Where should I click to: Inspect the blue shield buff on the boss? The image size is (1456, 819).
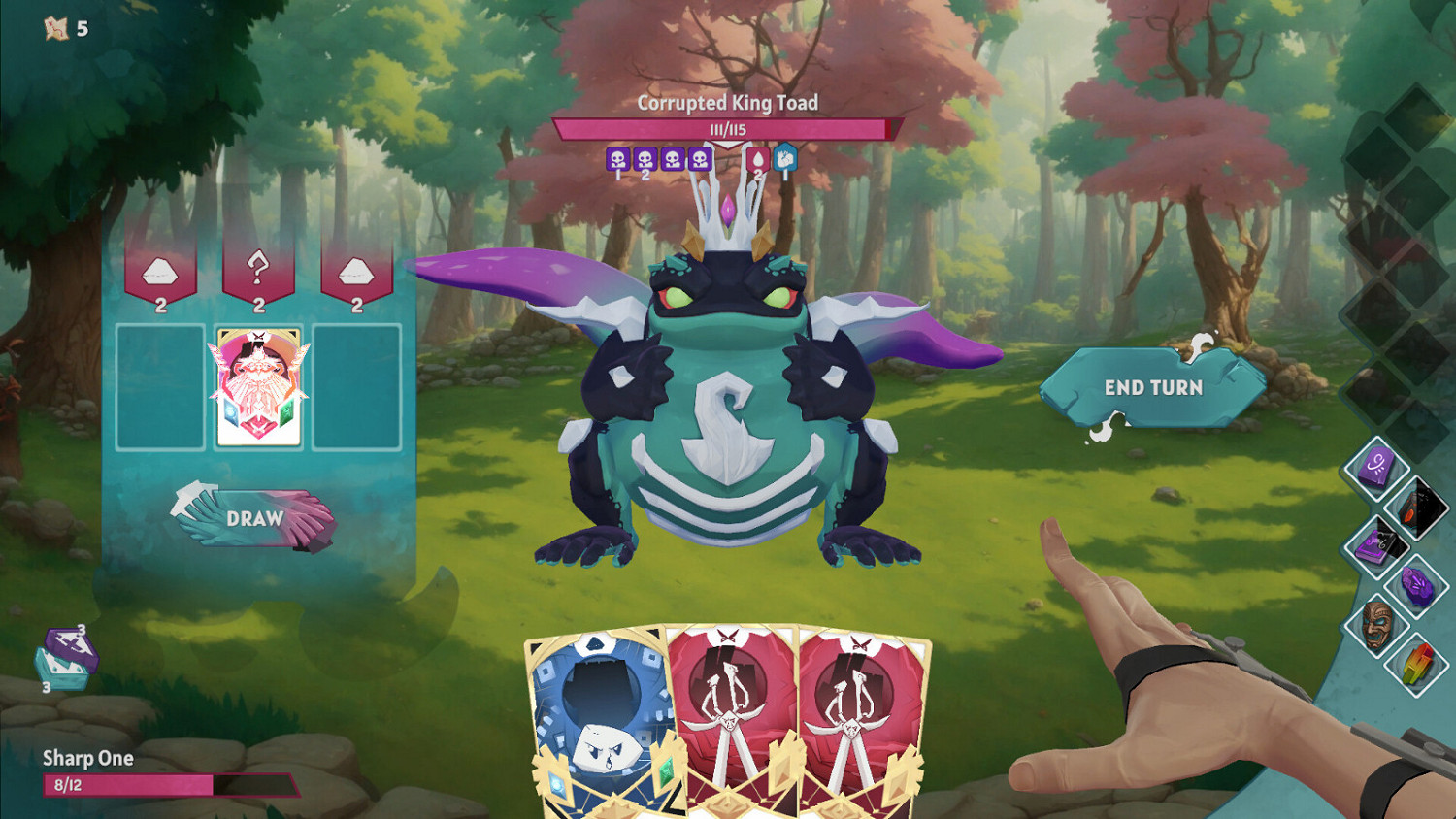click(785, 158)
